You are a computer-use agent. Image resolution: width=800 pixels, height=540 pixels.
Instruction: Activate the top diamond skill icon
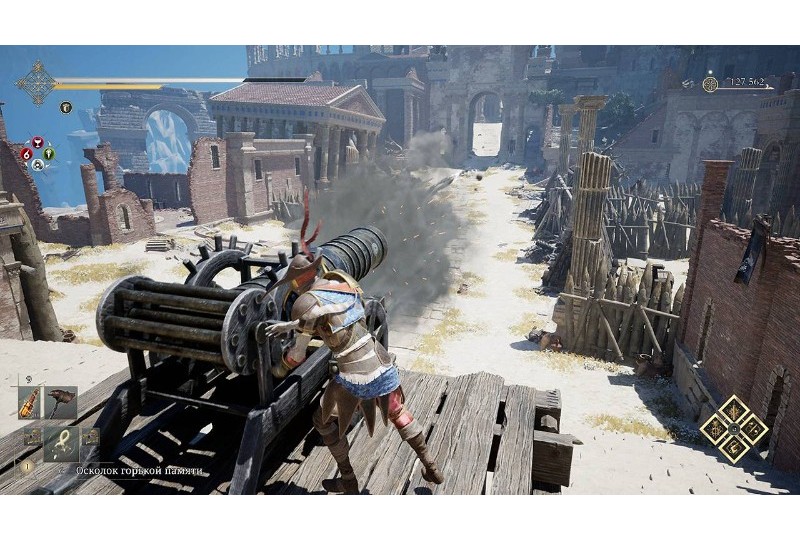click(x=733, y=409)
